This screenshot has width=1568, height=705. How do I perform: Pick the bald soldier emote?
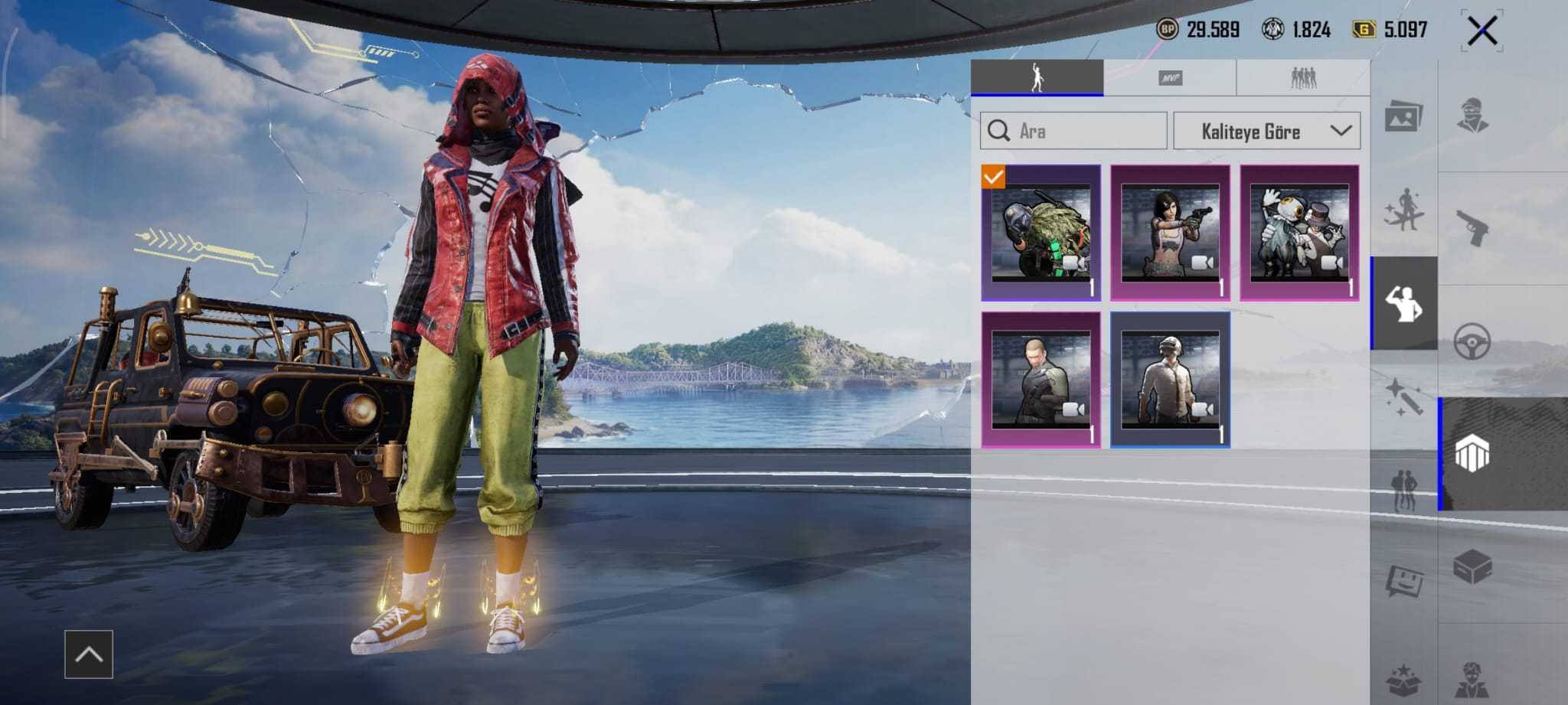pos(1041,380)
